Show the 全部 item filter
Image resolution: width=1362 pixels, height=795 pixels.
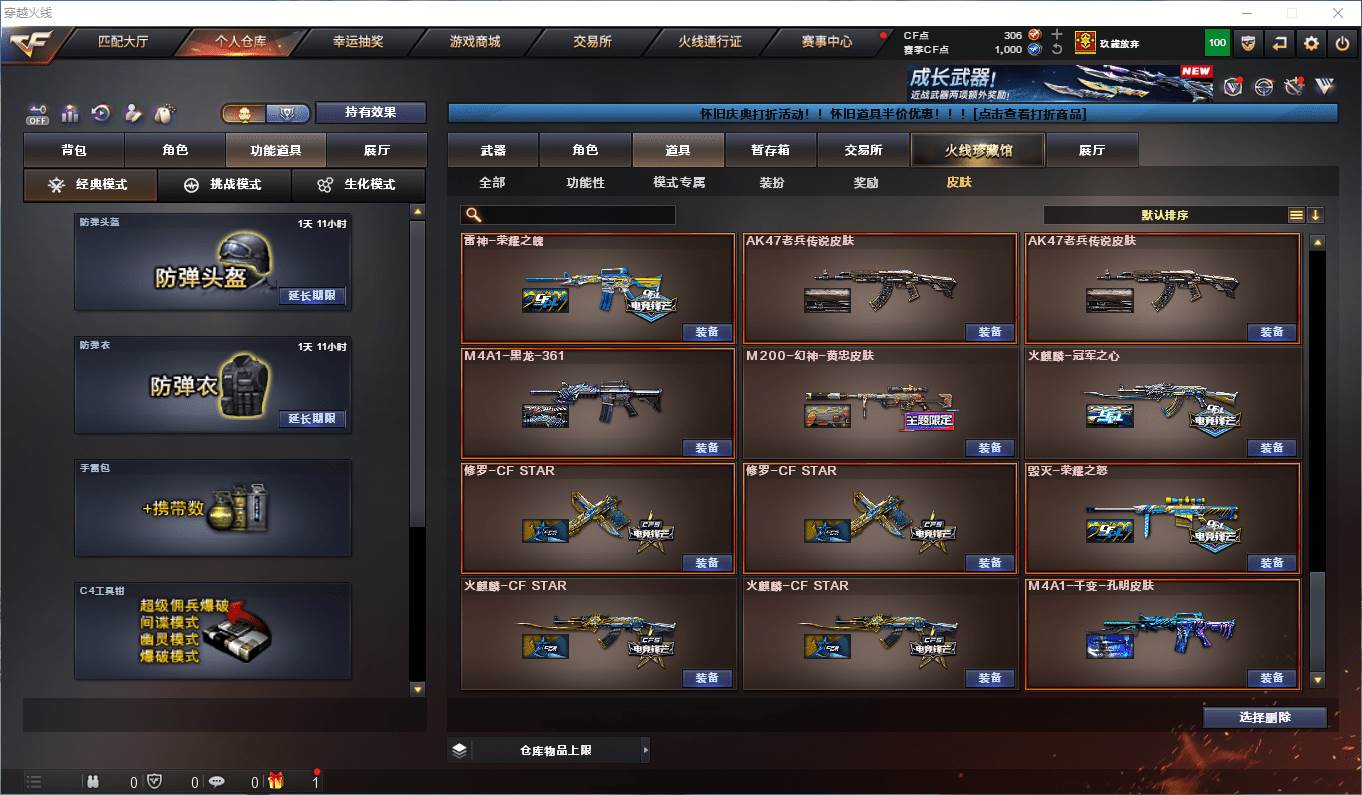(x=492, y=183)
